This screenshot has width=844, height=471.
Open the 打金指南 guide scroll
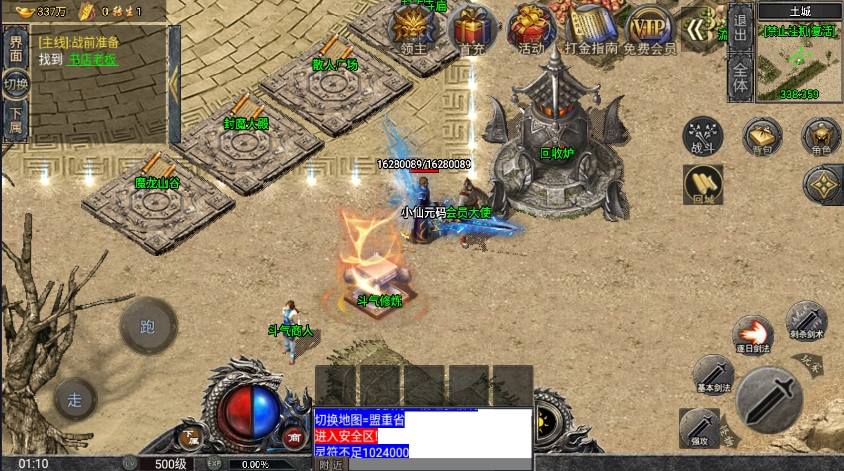point(589,28)
